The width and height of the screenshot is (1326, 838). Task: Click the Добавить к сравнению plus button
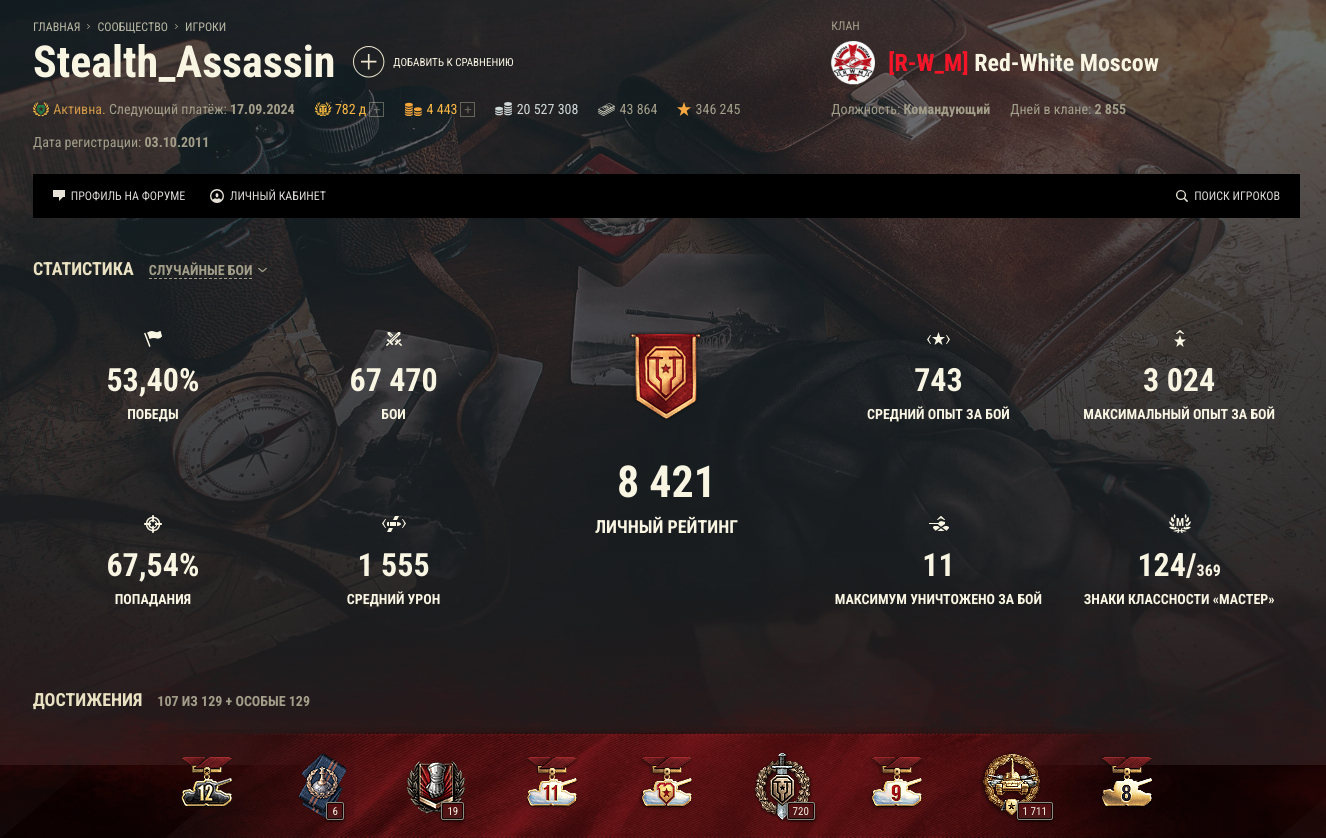(368, 62)
